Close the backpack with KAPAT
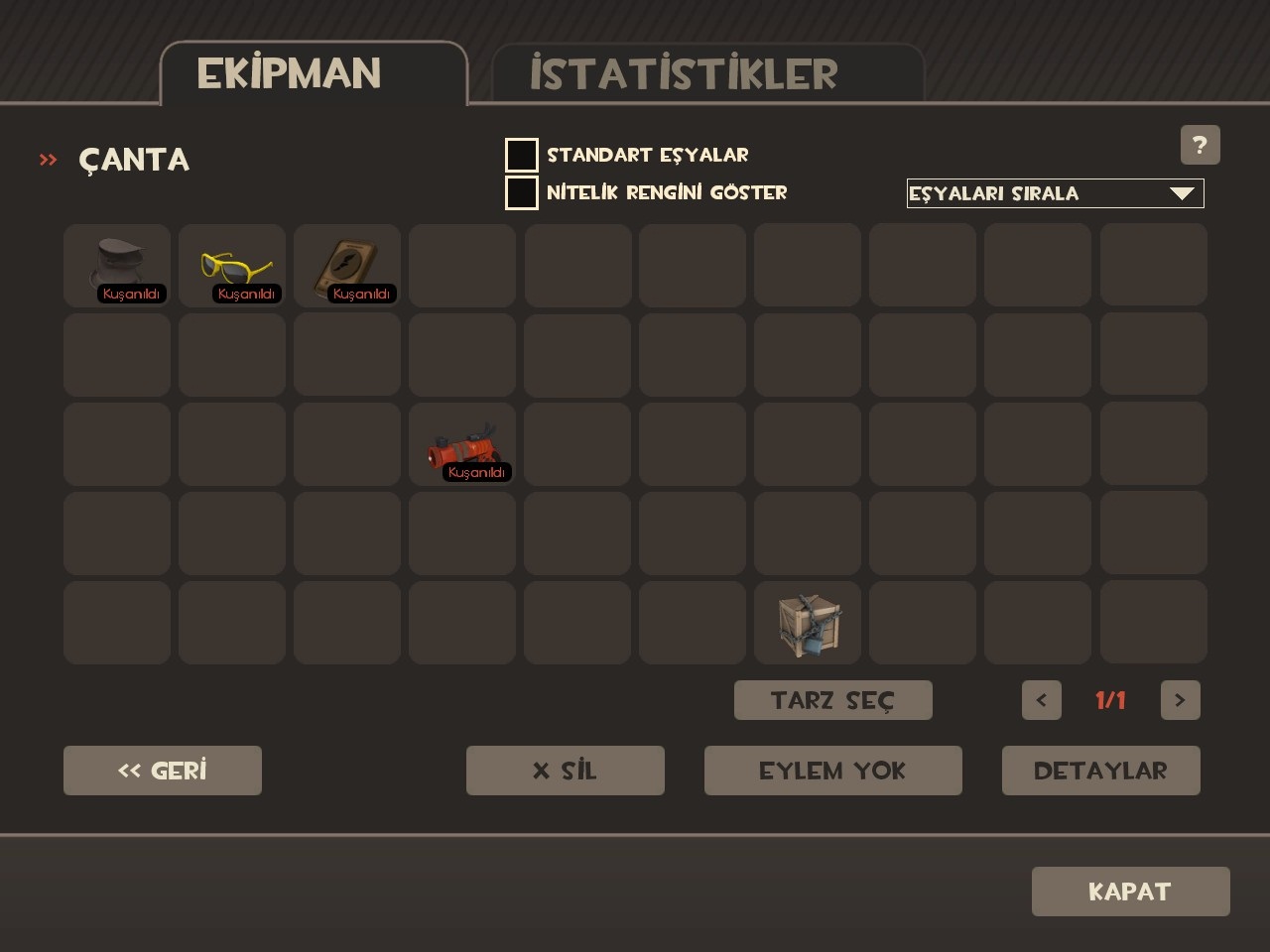1270x952 pixels. pyautogui.click(x=1130, y=892)
